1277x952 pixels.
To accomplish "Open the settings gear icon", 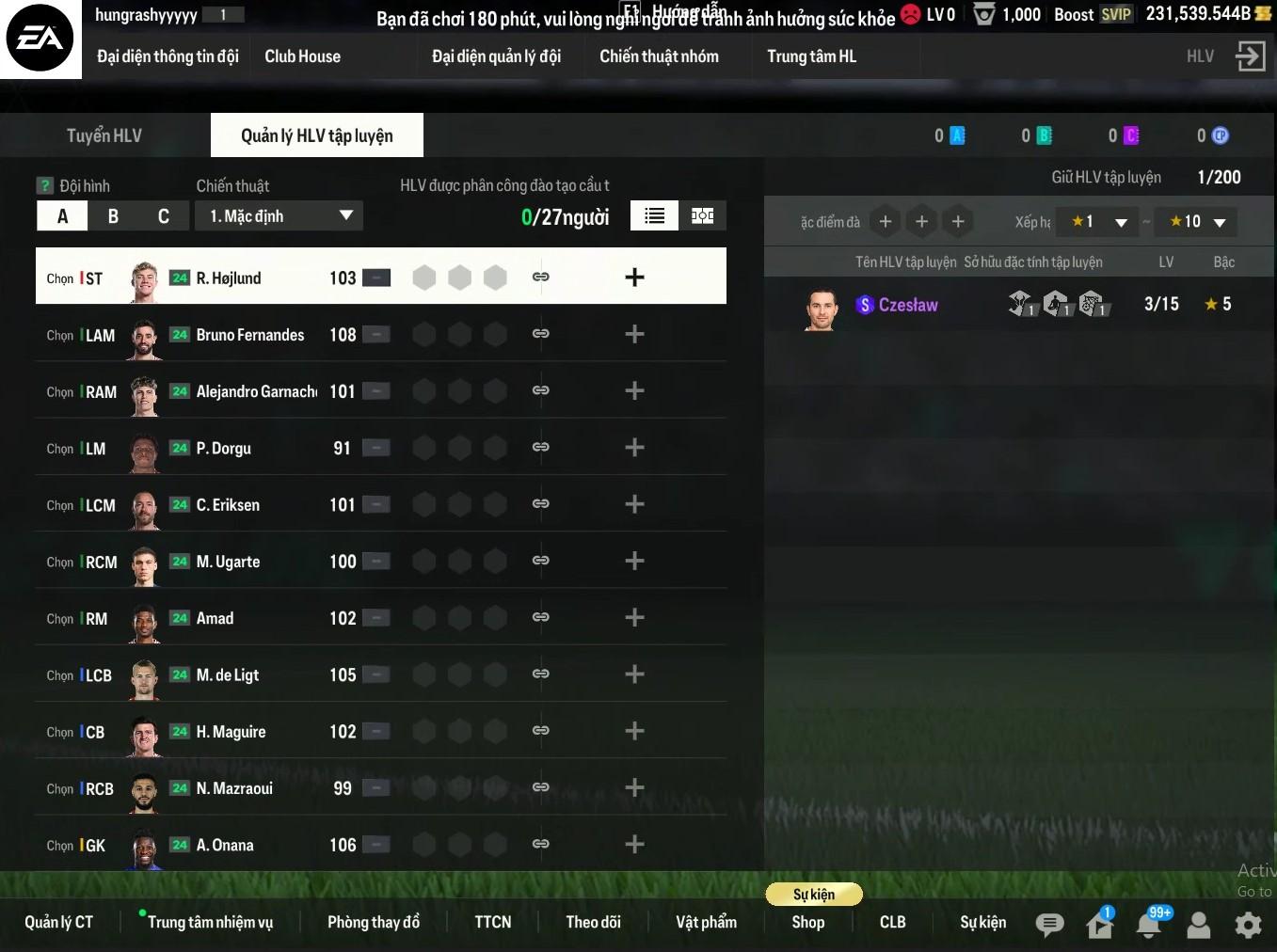I will [1248, 925].
